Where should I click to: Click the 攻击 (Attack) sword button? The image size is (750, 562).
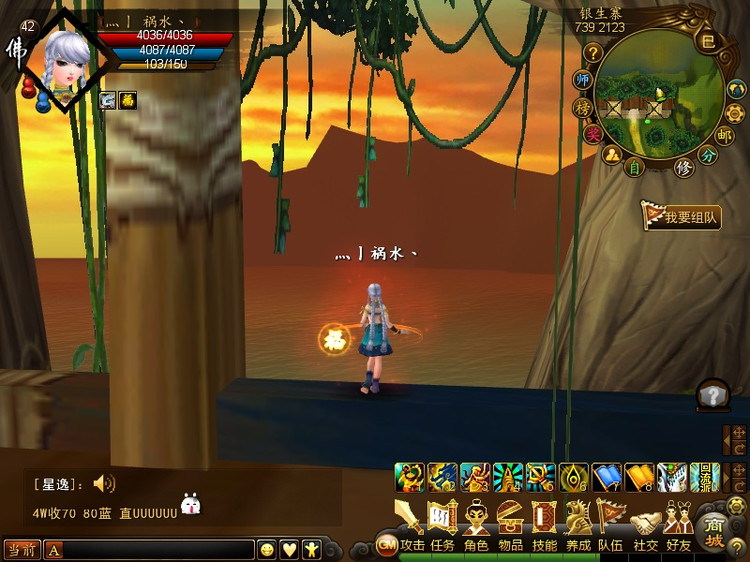[410, 523]
